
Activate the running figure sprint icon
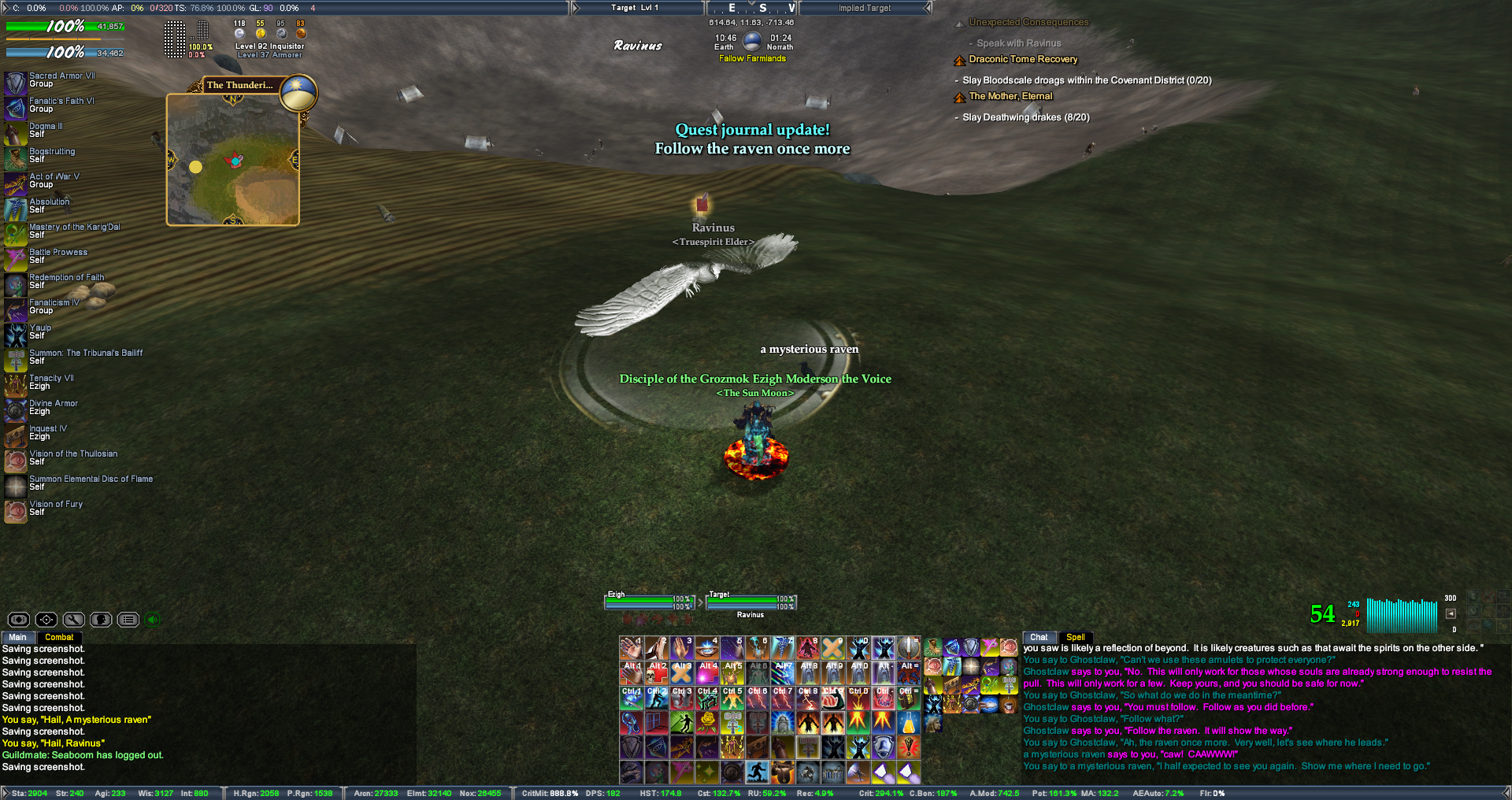pos(758,772)
